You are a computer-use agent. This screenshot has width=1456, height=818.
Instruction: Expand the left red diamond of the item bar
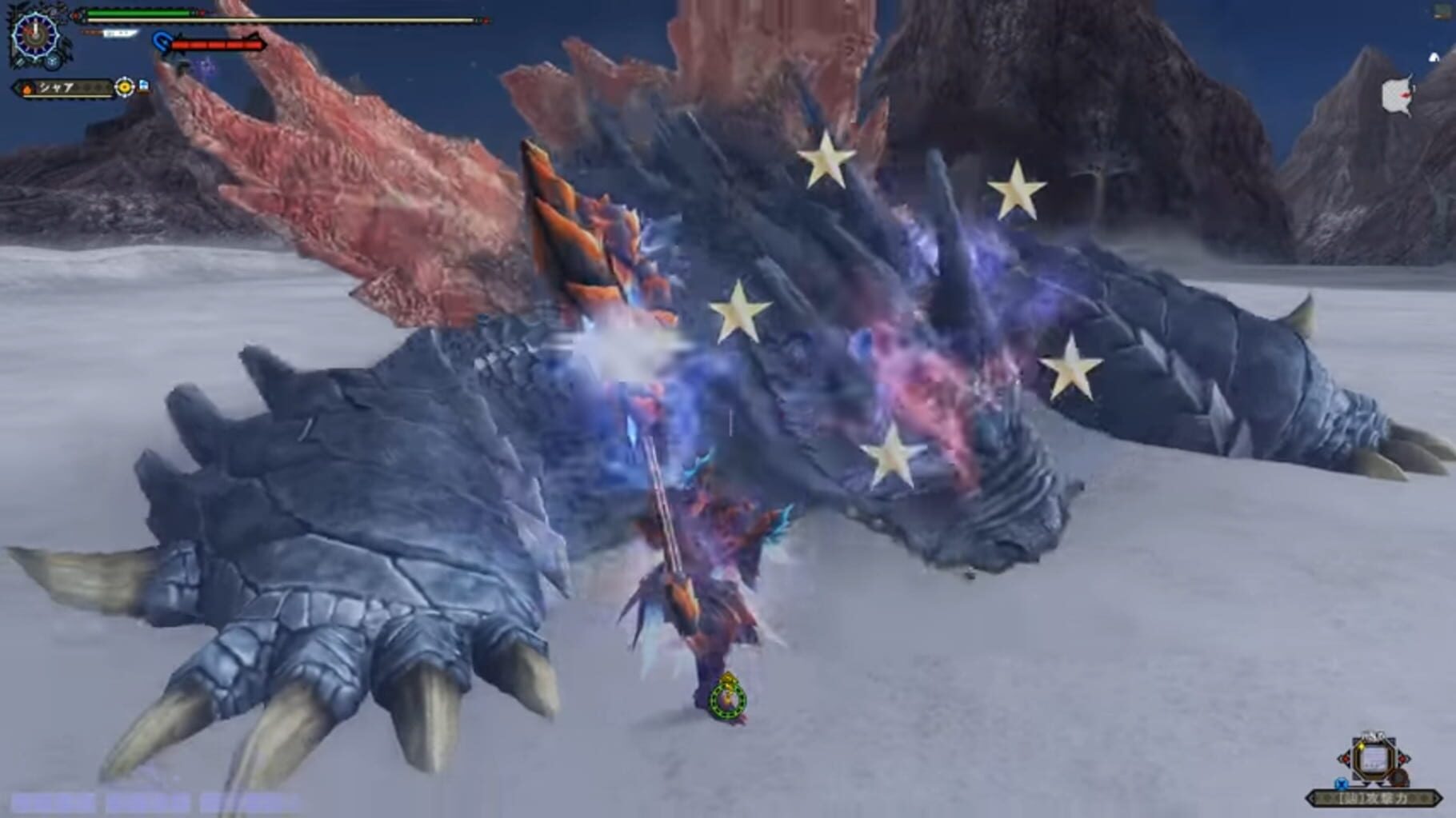coord(1346,758)
